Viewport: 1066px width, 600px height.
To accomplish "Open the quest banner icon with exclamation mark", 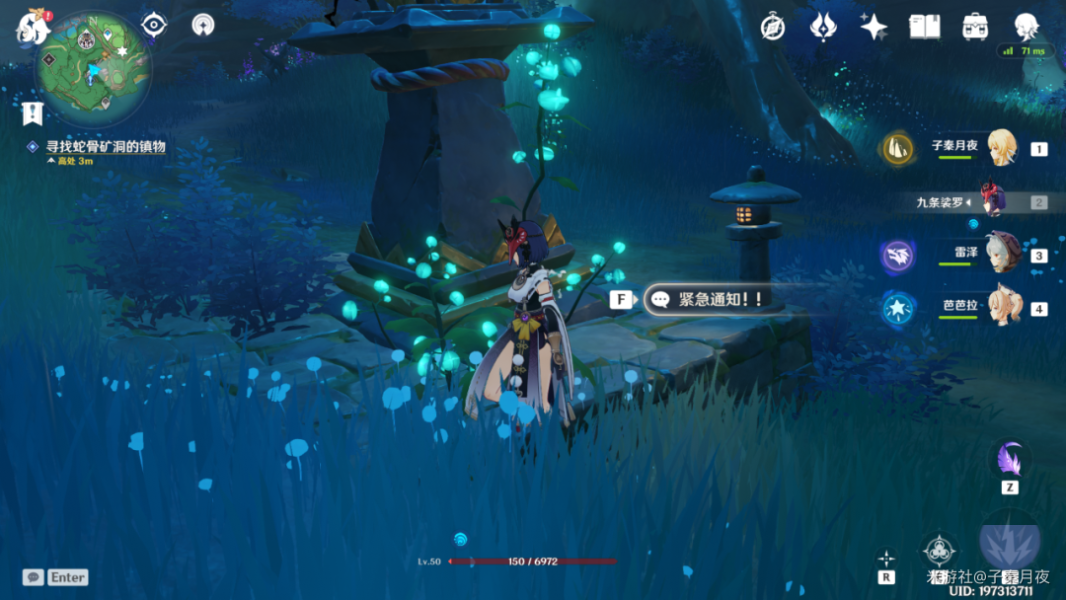I will click(x=31, y=113).
